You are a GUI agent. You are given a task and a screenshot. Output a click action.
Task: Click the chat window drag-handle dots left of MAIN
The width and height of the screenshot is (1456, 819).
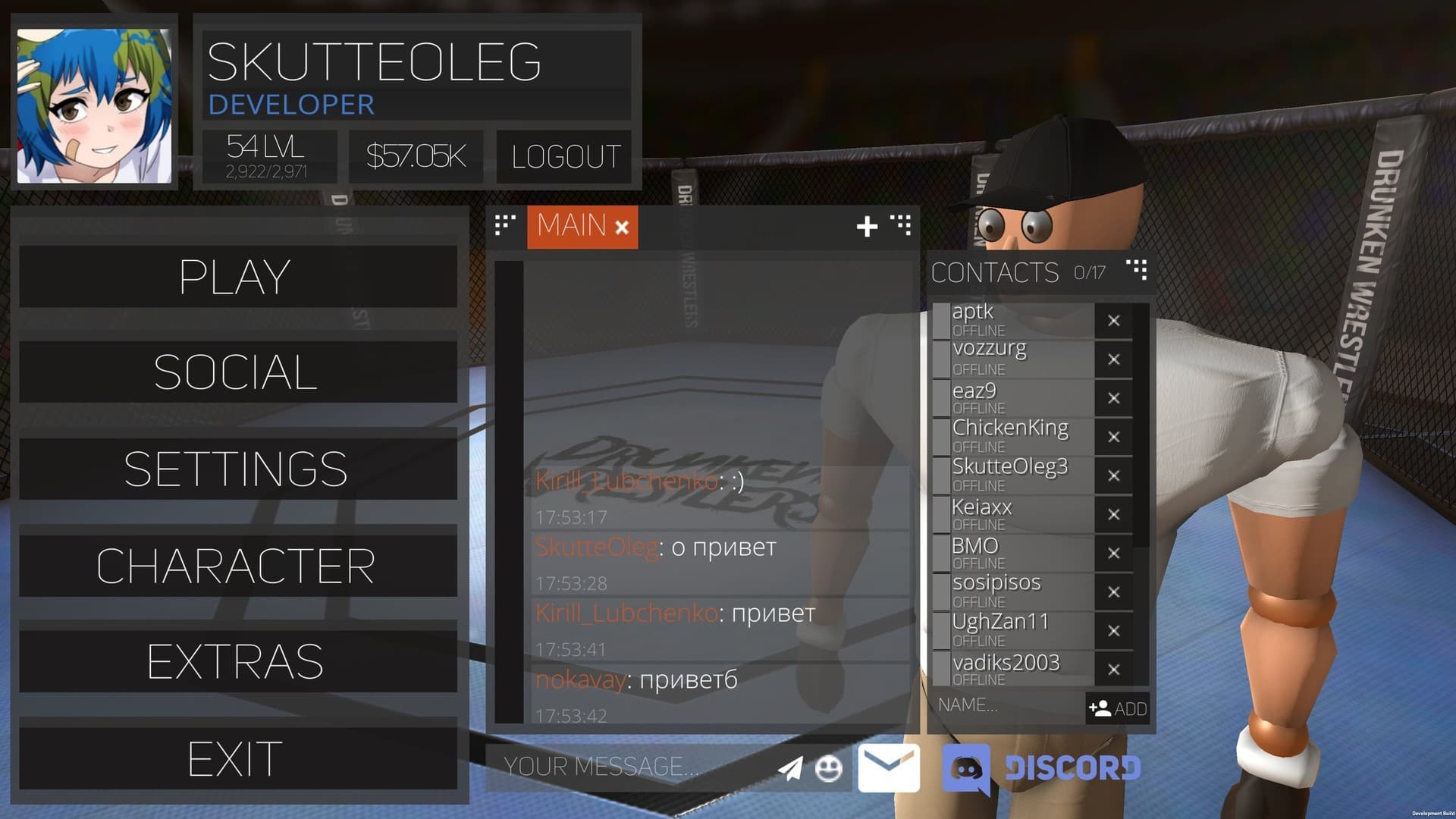(504, 226)
